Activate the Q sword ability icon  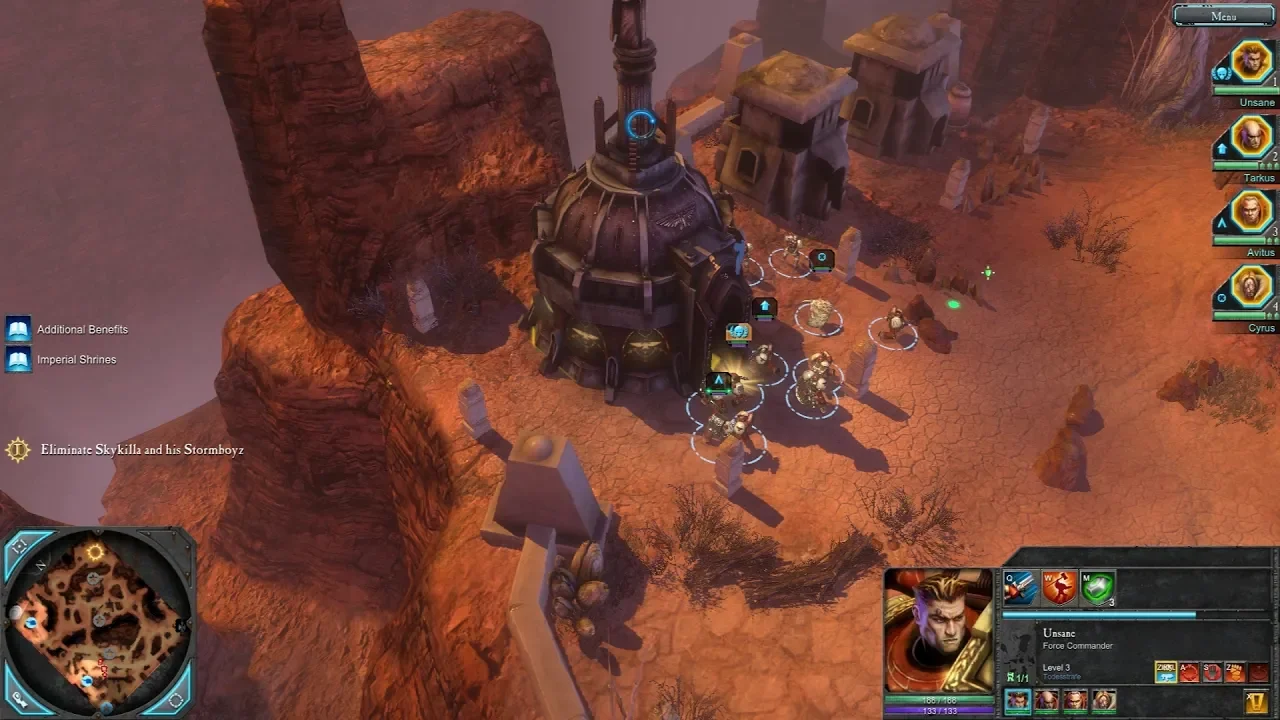(x=1020, y=589)
